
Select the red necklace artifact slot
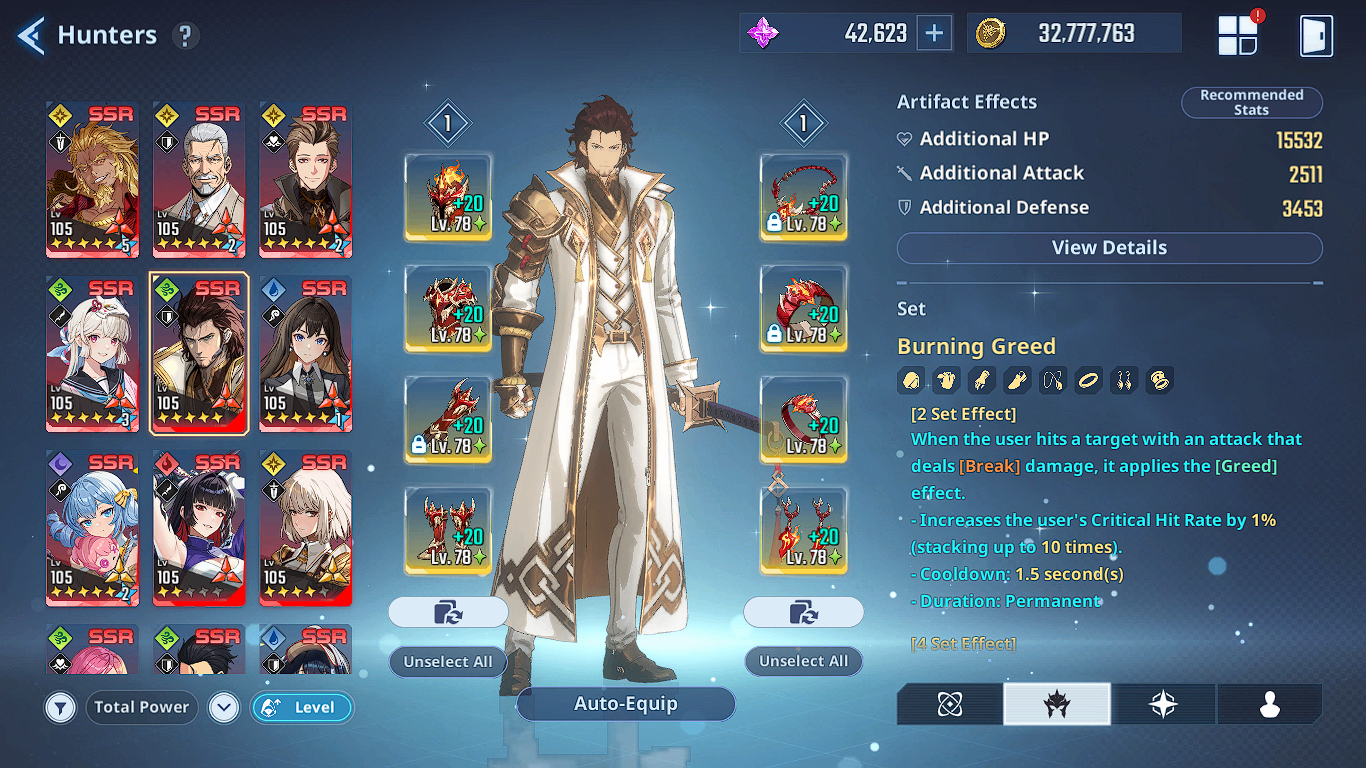tap(803, 197)
